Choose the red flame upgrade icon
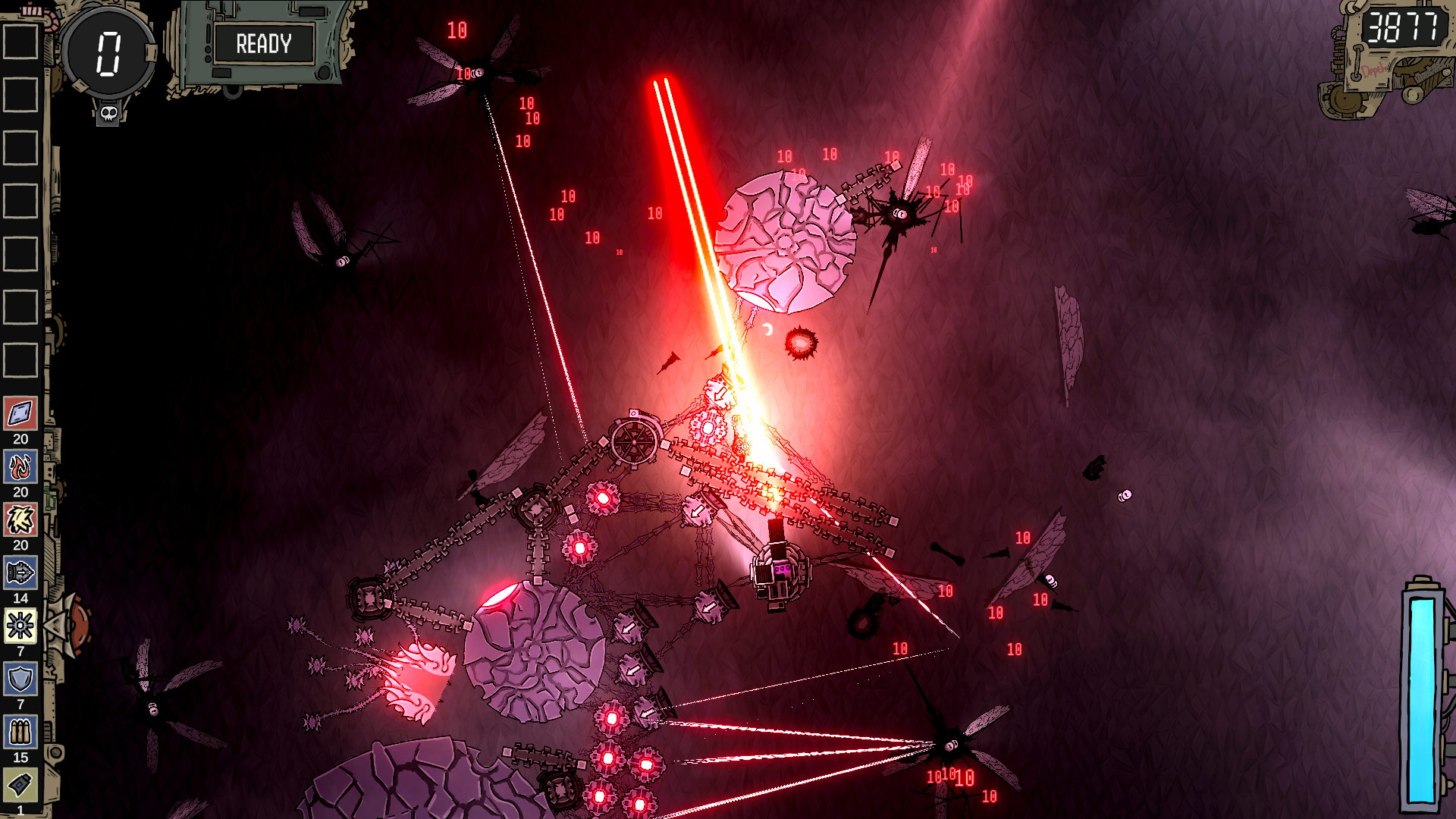The width and height of the screenshot is (1456, 819). click(x=20, y=467)
